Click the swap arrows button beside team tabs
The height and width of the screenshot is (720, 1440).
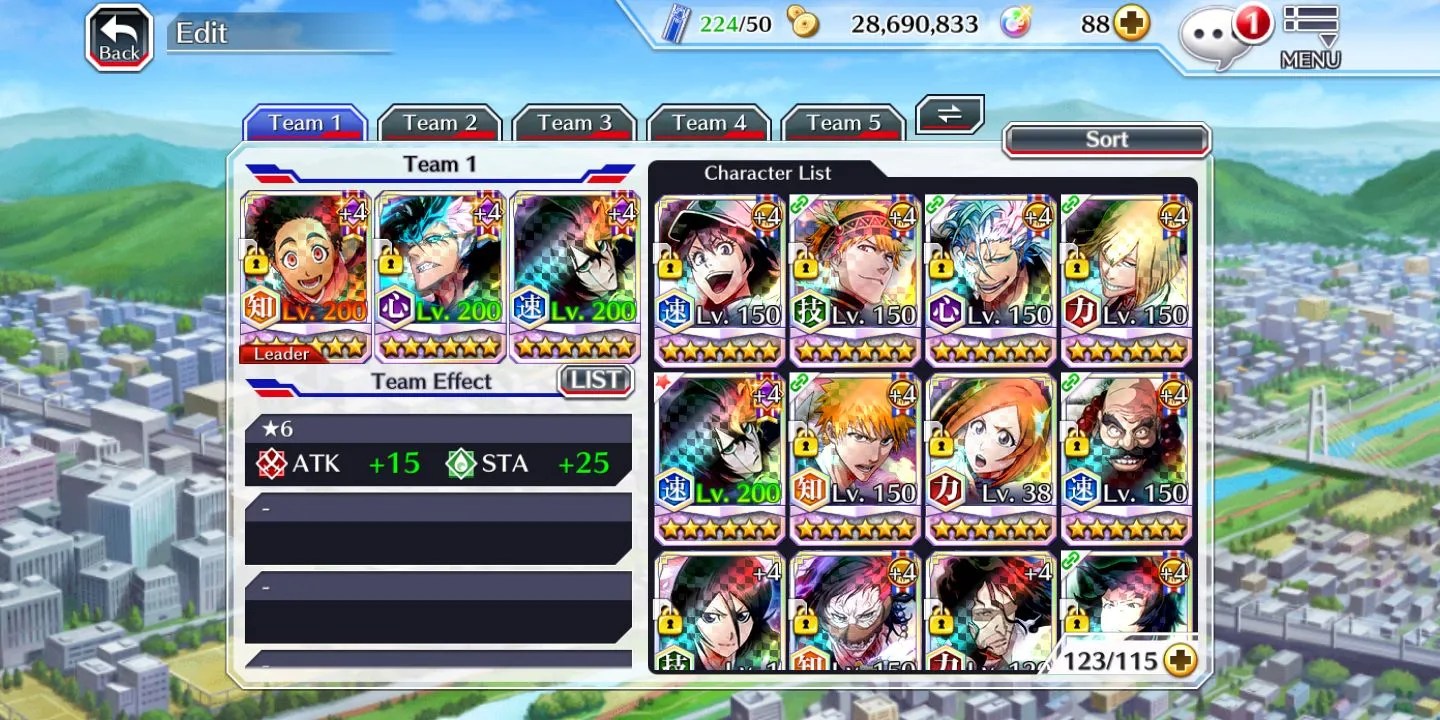(x=949, y=114)
